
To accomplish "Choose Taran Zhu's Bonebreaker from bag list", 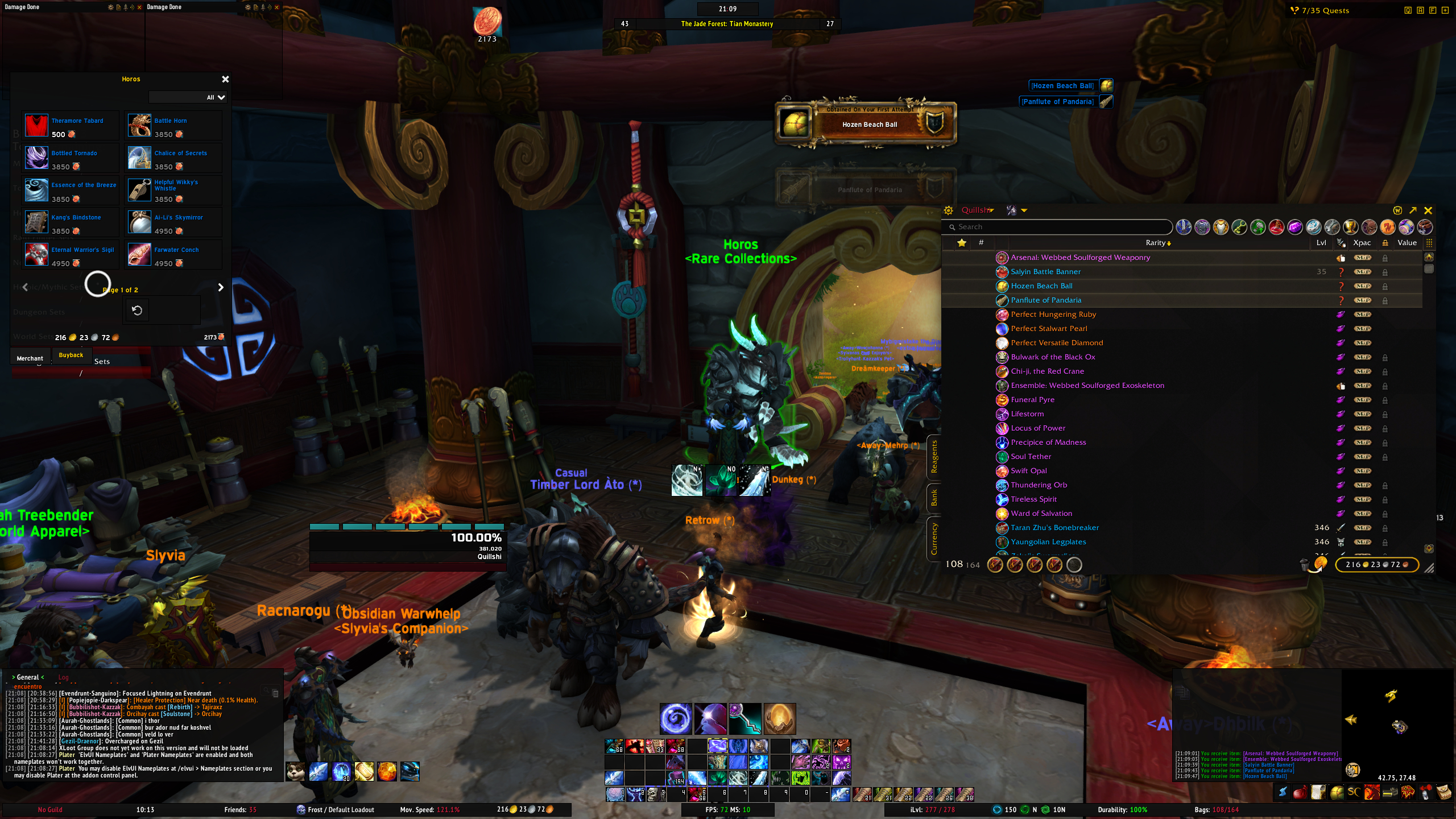I will tap(1054, 528).
